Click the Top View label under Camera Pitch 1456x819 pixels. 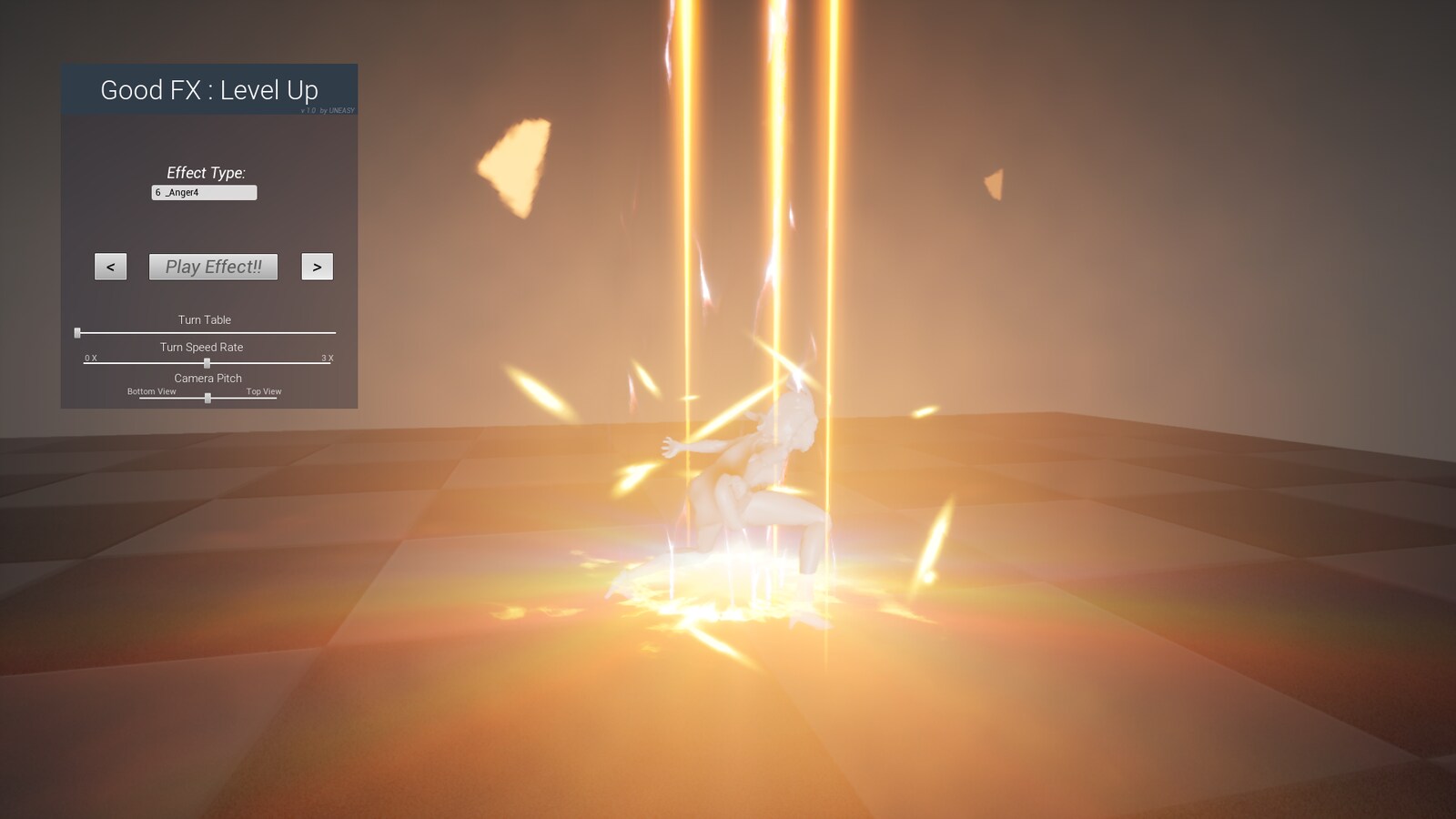point(264,391)
